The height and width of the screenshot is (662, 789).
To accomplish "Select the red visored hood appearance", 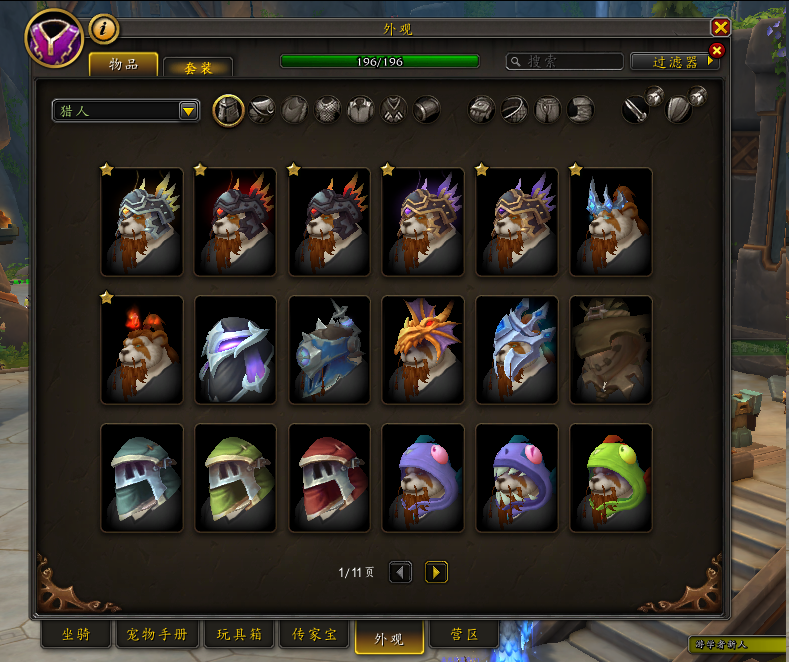I will 329,477.
